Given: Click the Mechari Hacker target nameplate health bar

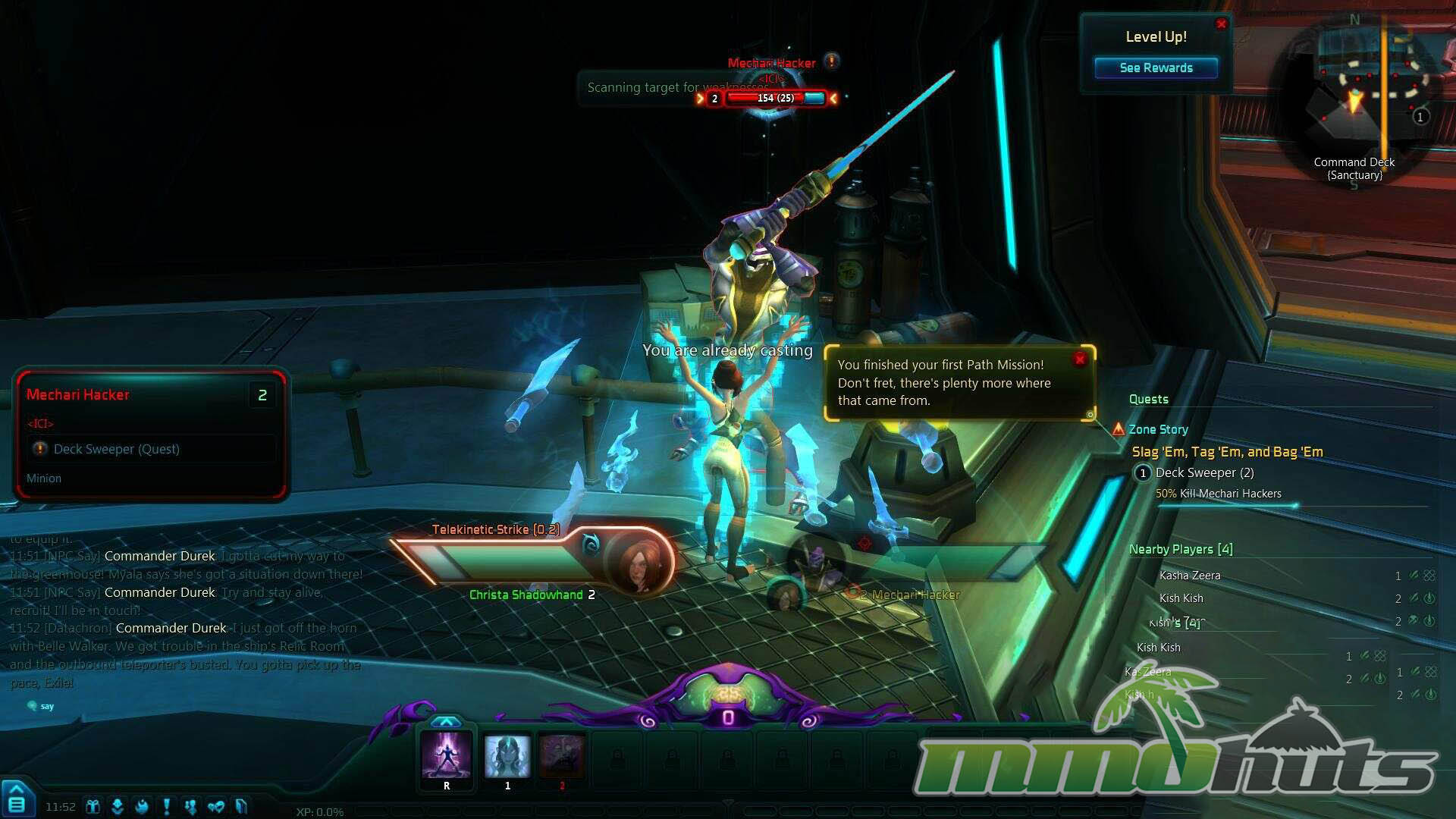Looking at the screenshot, I should click(x=775, y=99).
